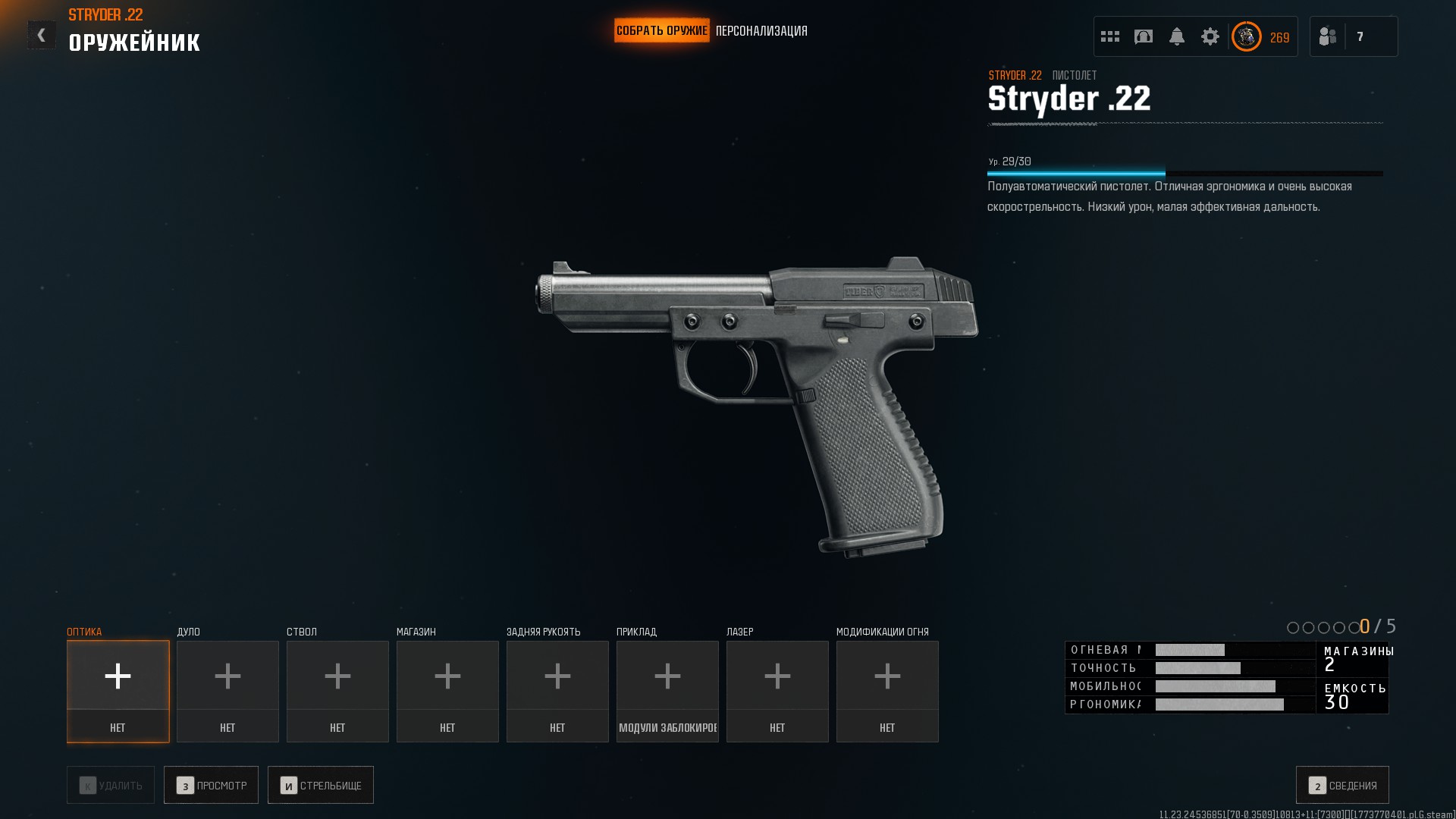The width and height of the screenshot is (1456, 819).
Task: Open the Персонализация tab
Action: [761, 31]
